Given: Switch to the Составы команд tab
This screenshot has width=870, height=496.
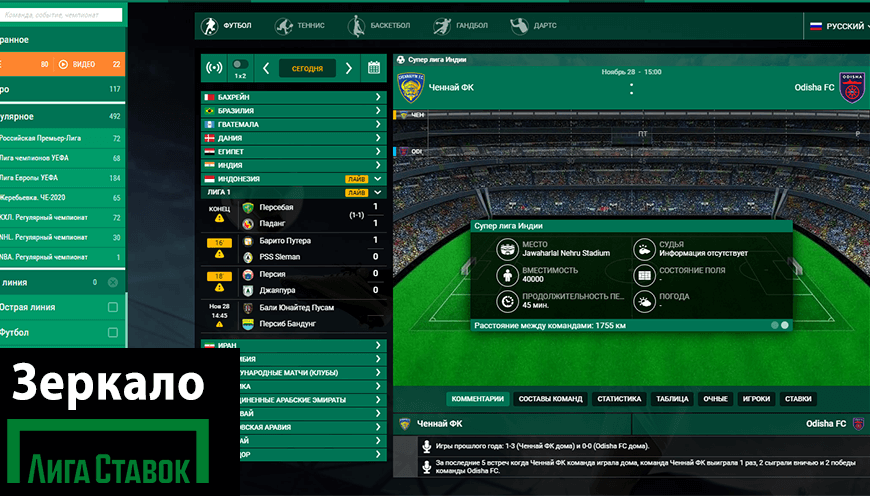Looking at the screenshot, I should 551,398.
